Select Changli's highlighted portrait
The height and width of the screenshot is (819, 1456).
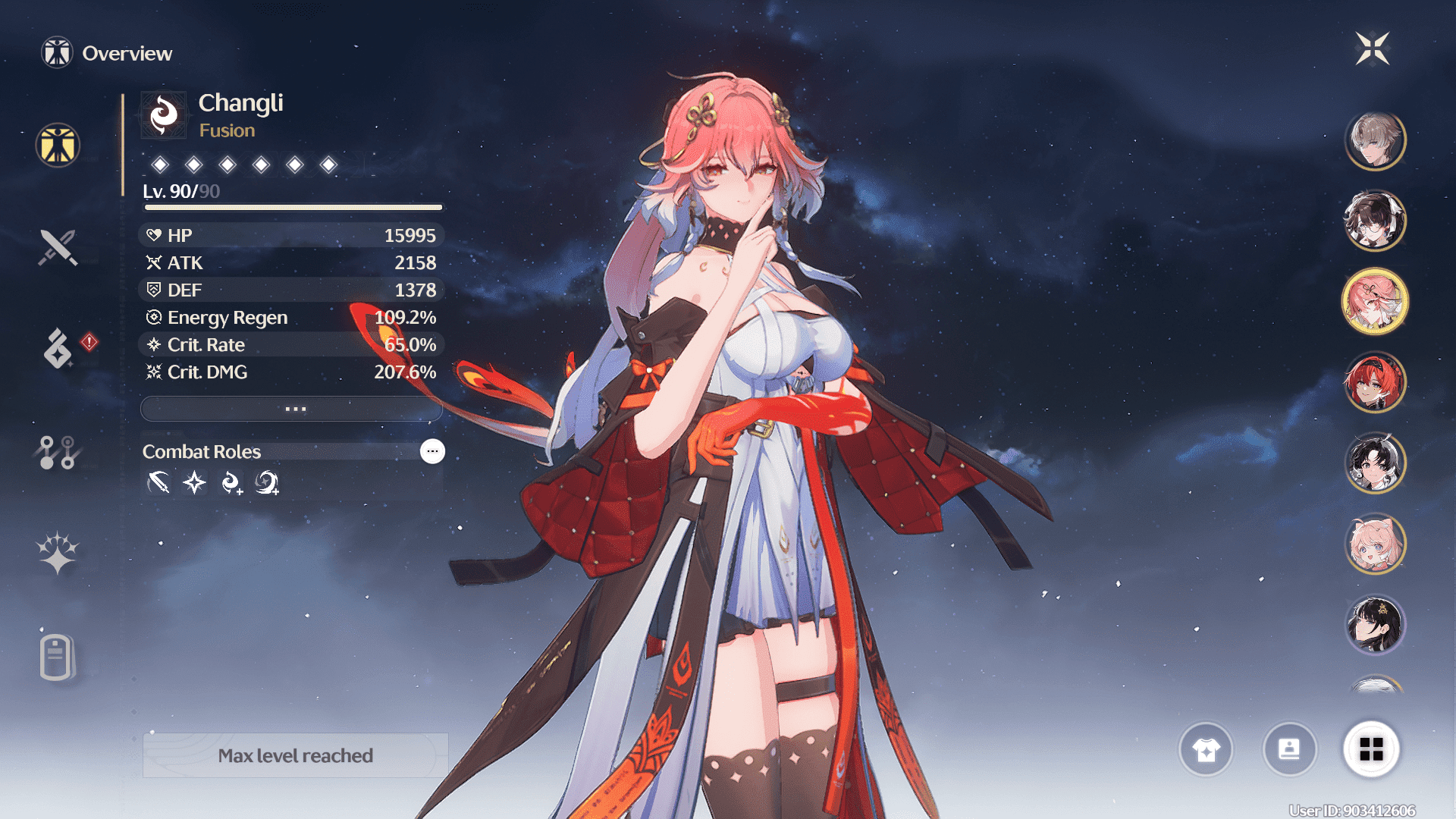[1375, 301]
